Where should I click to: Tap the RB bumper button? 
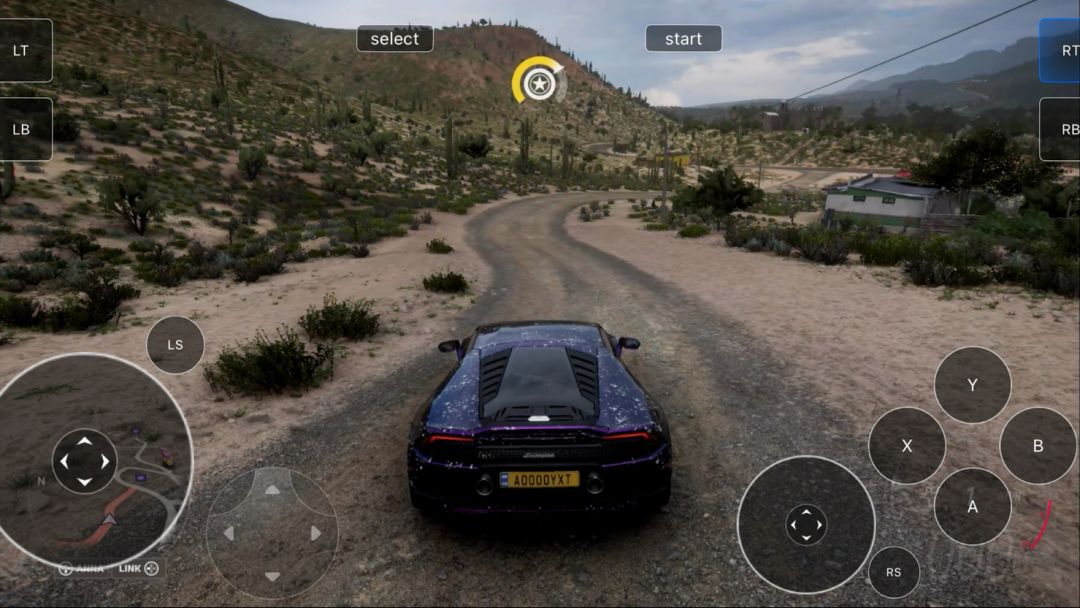coord(1062,129)
